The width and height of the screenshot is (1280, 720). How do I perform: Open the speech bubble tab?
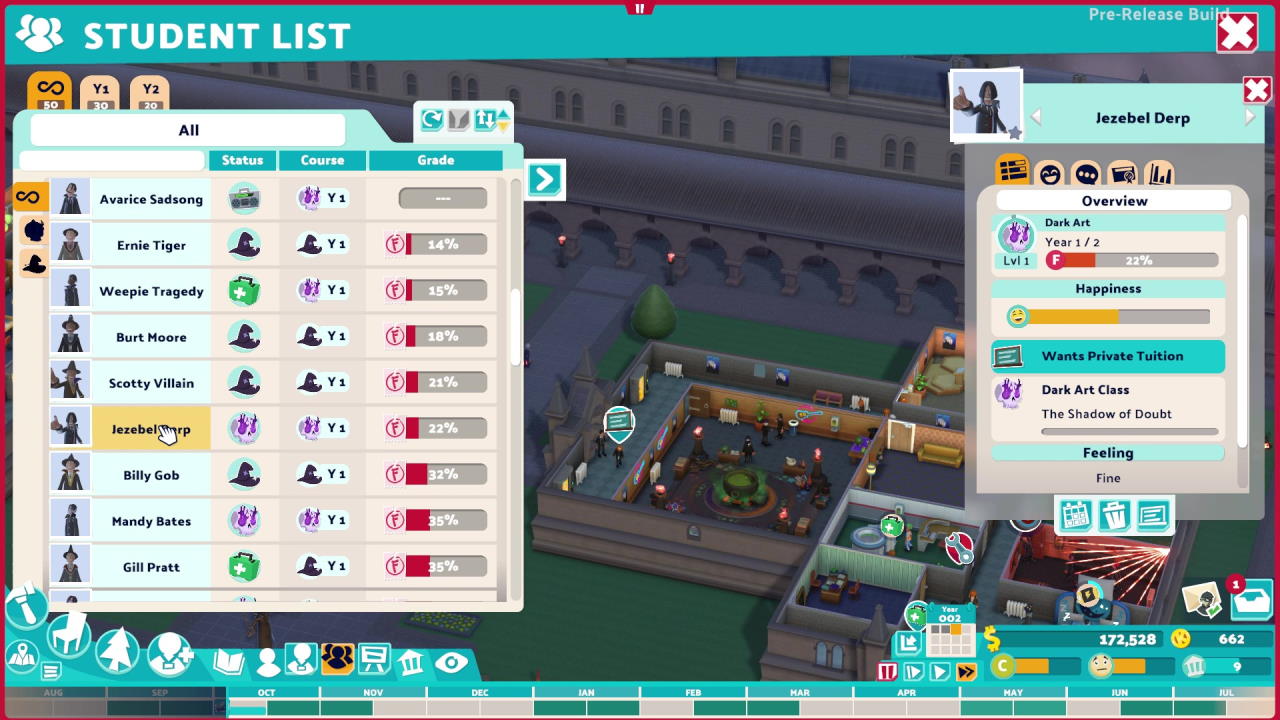click(x=1086, y=174)
